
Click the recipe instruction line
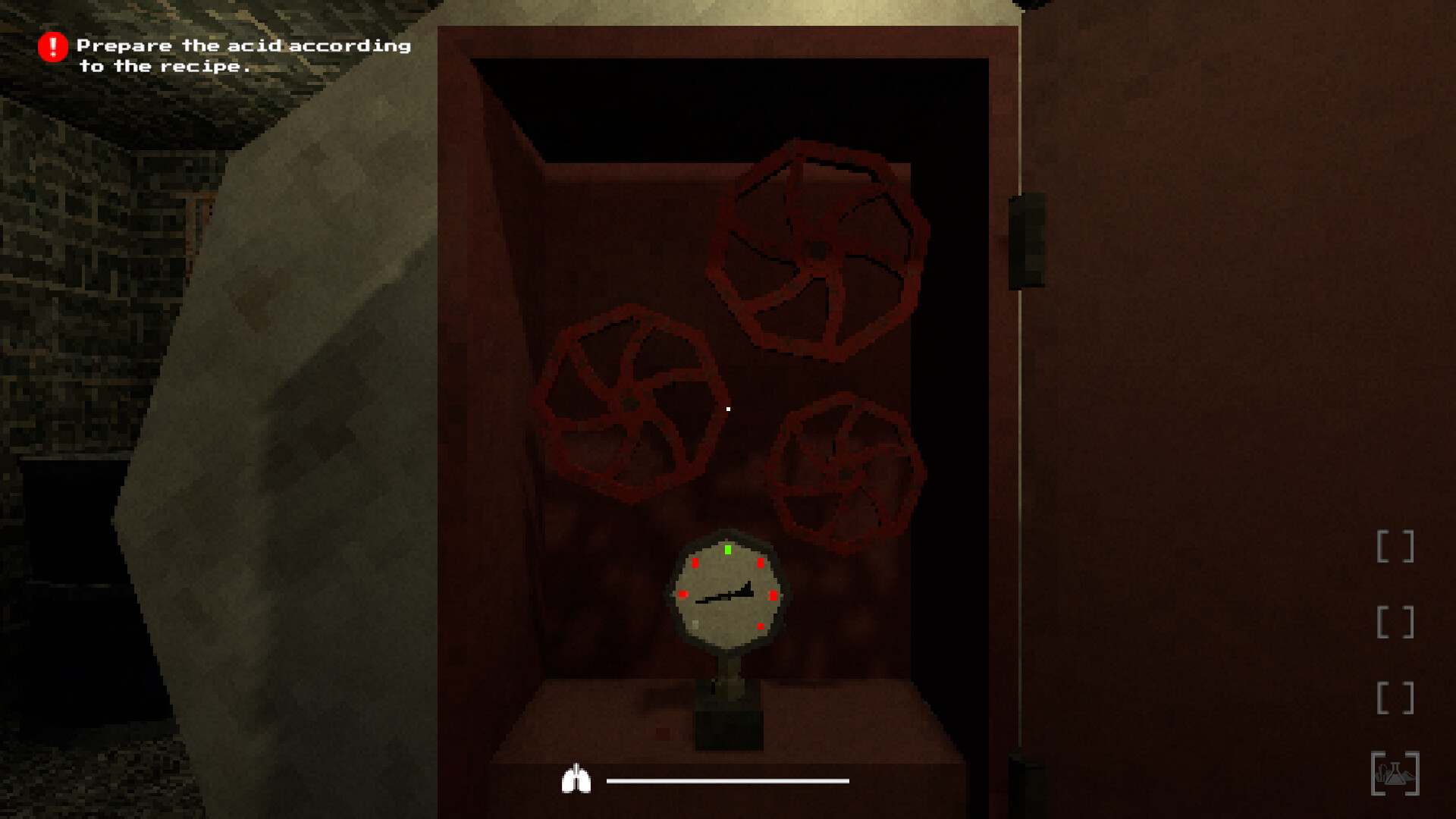coord(165,67)
